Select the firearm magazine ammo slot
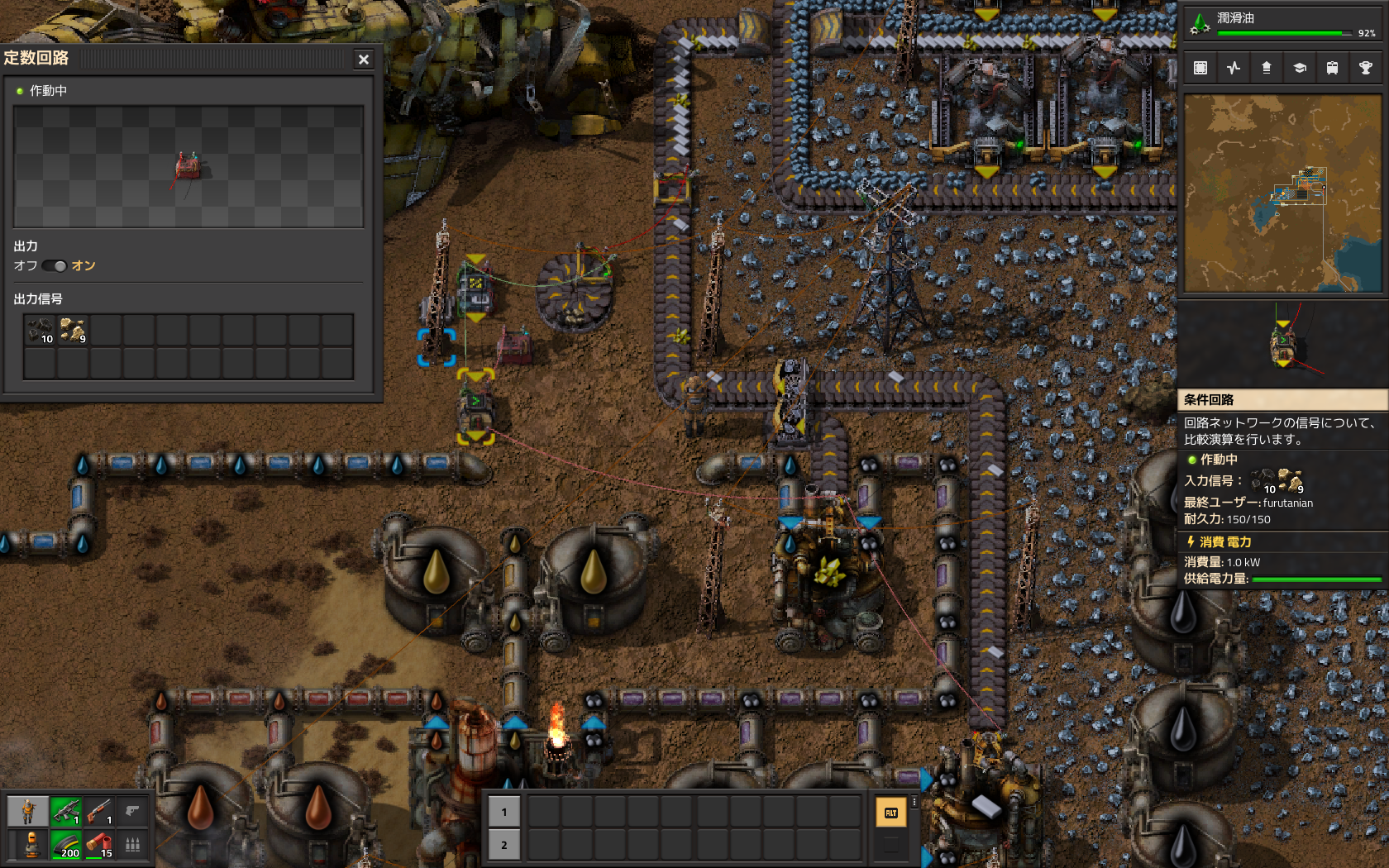 click(66, 845)
